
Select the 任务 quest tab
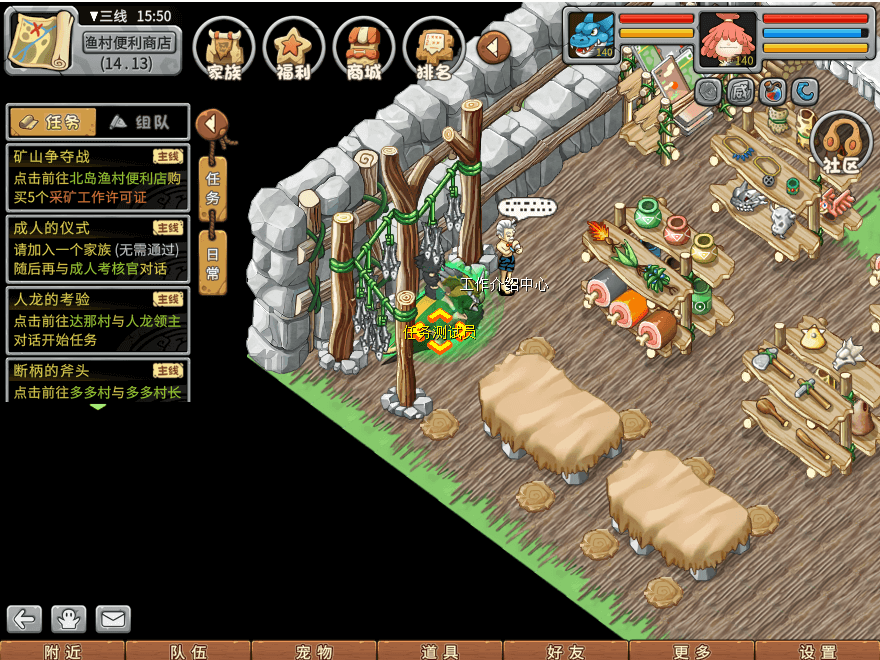pyautogui.click(x=54, y=122)
